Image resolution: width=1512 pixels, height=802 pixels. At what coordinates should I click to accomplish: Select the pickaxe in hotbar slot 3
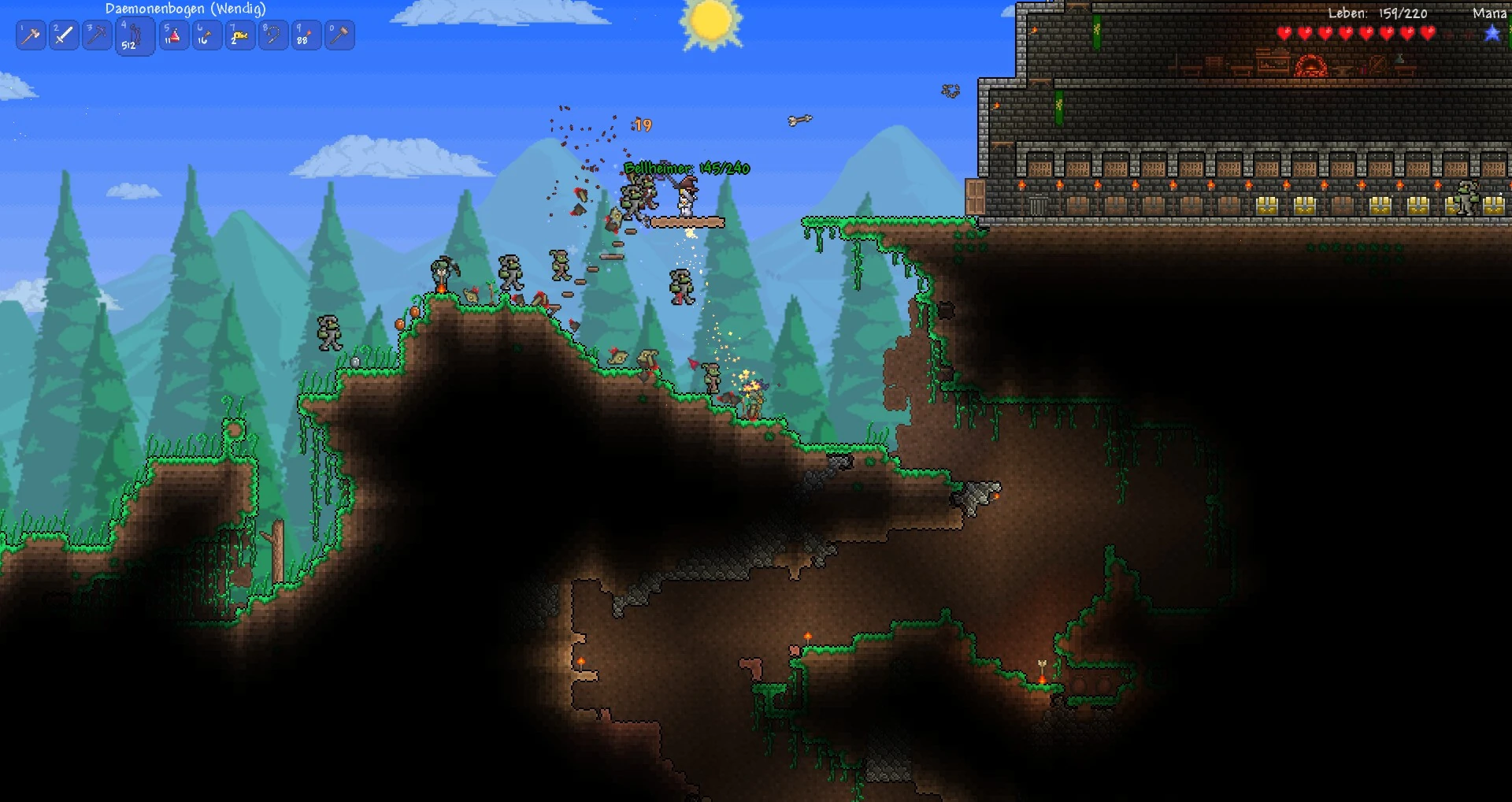(x=97, y=35)
